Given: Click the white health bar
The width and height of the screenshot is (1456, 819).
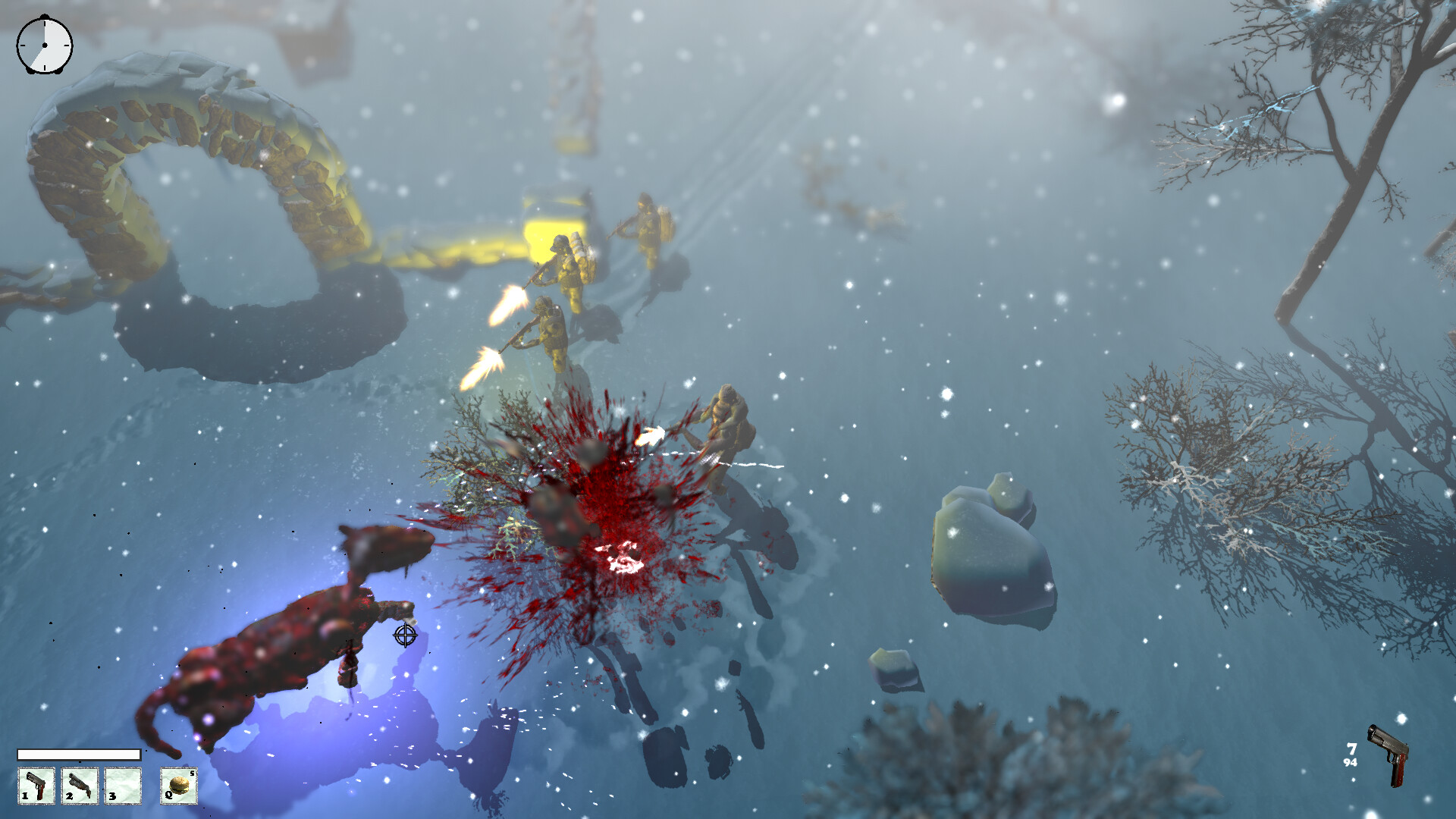Looking at the screenshot, I should click(80, 755).
